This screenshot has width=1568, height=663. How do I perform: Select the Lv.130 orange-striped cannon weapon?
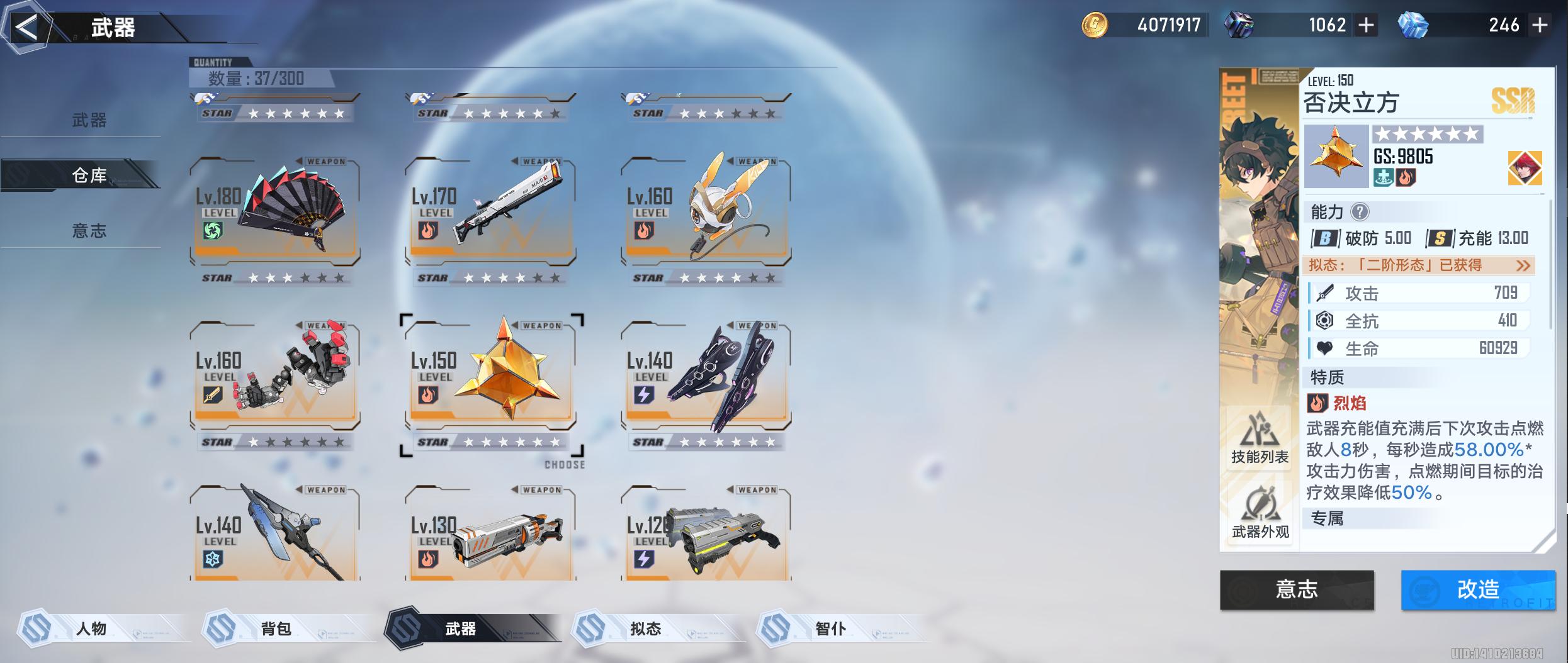pos(490,535)
